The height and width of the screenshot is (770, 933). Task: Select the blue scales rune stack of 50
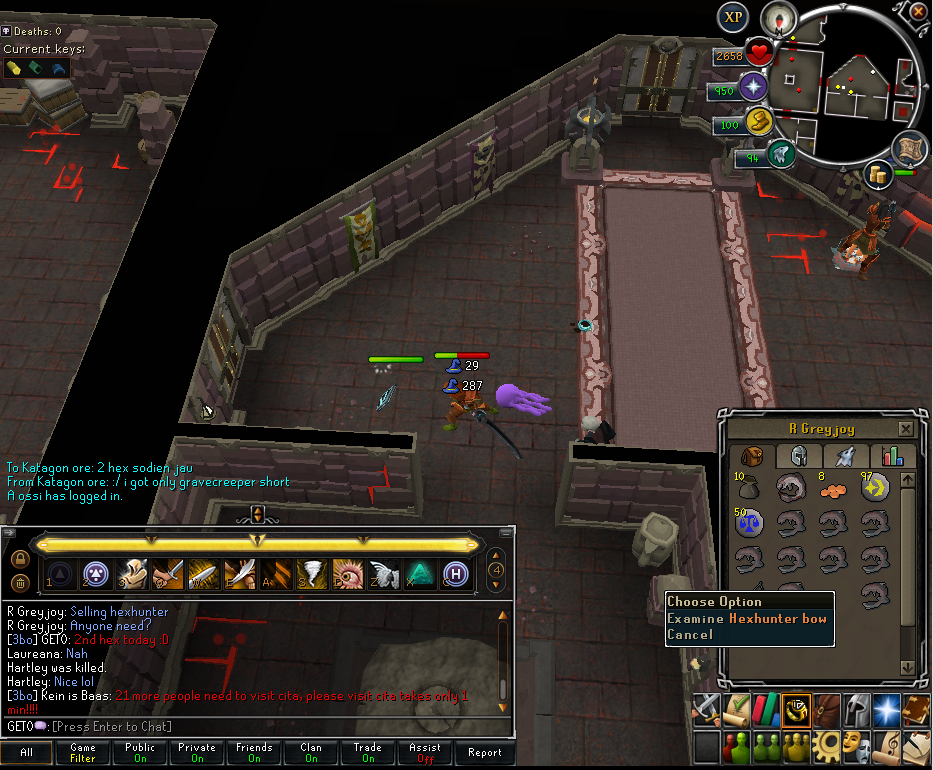749,521
